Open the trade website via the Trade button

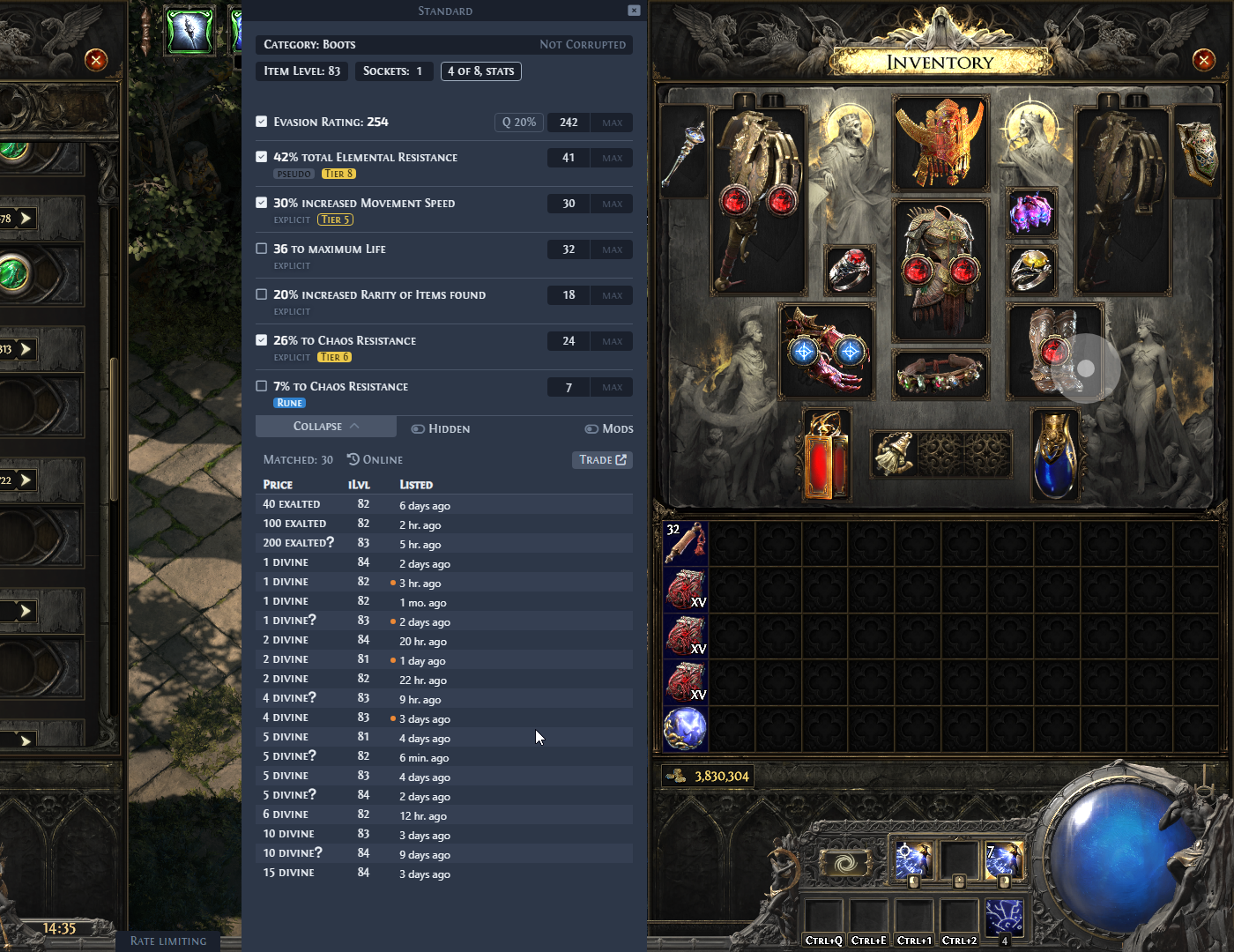pyautogui.click(x=602, y=459)
